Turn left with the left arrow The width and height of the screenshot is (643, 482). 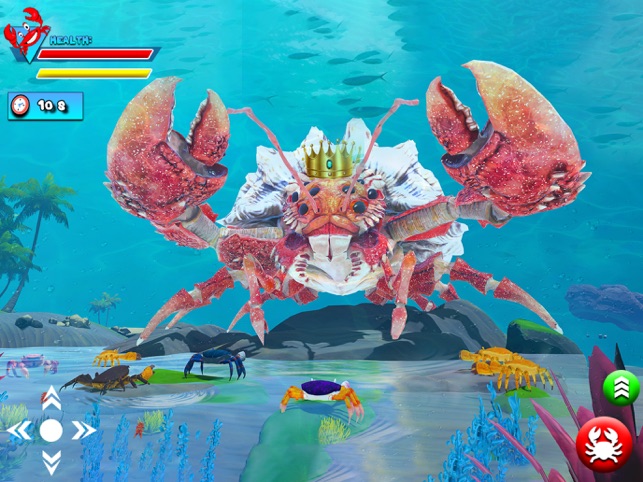point(19,430)
